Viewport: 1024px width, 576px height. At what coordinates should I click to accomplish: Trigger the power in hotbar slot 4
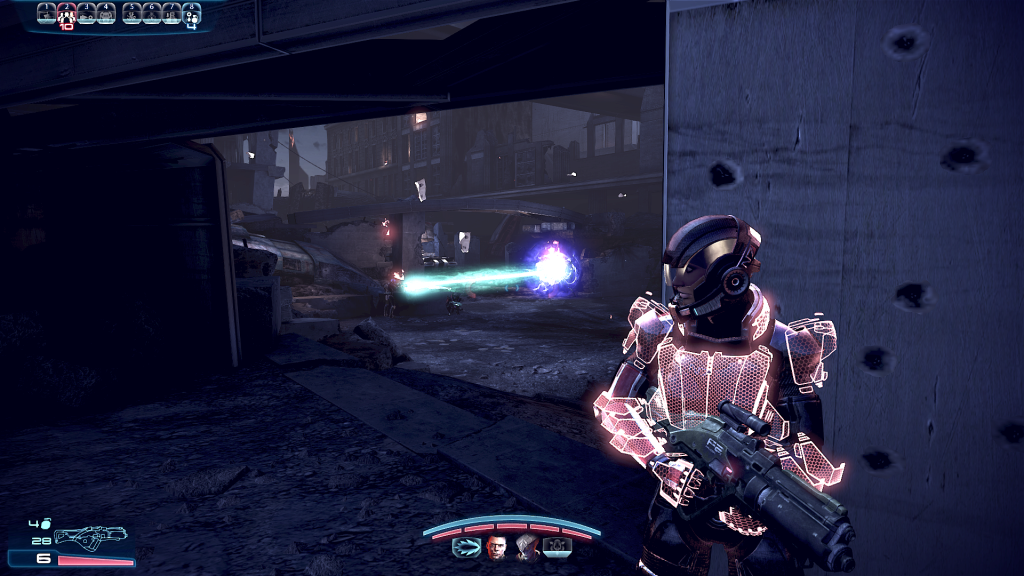click(x=107, y=13)
